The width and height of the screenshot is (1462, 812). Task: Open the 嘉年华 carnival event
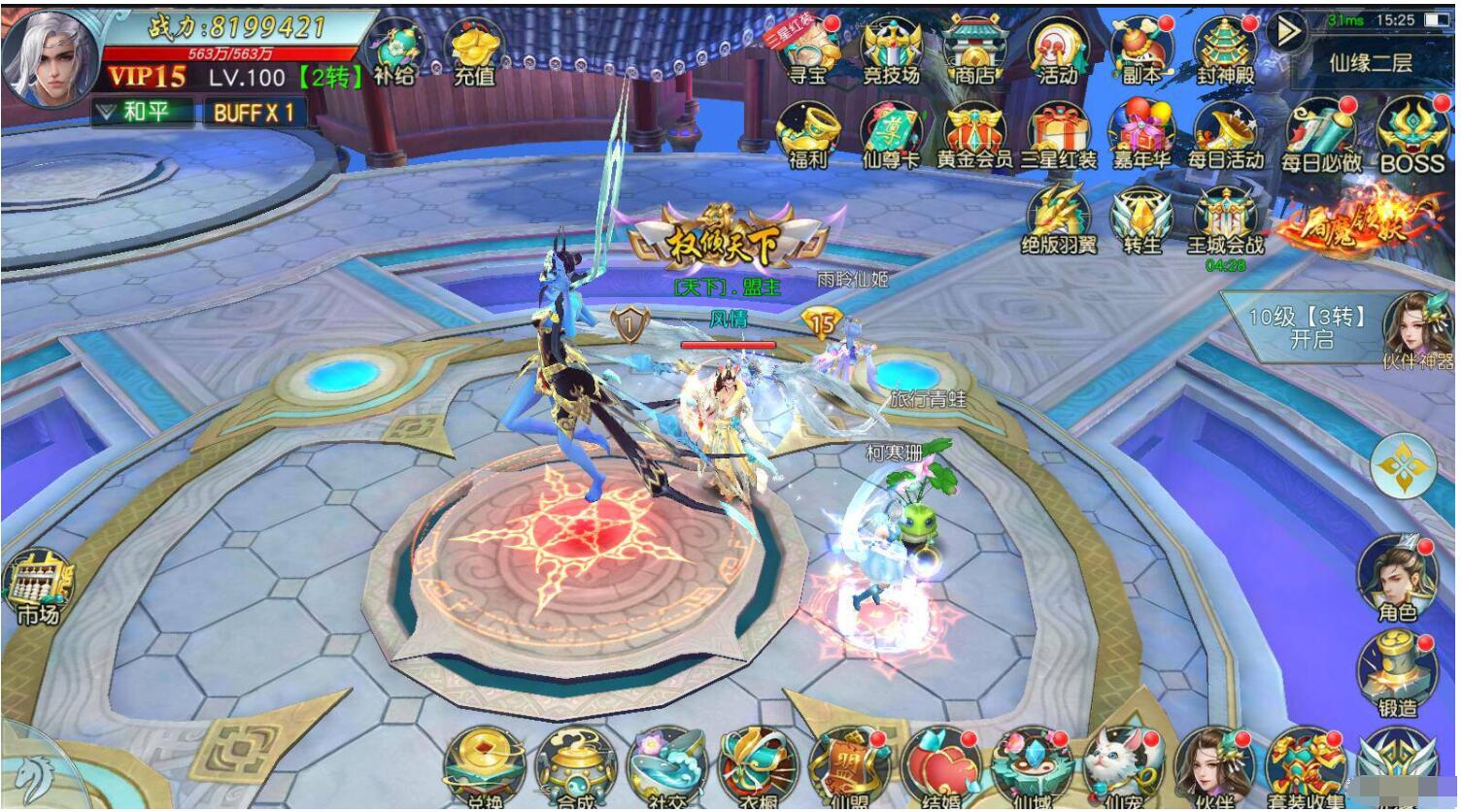pos(1140,134)
